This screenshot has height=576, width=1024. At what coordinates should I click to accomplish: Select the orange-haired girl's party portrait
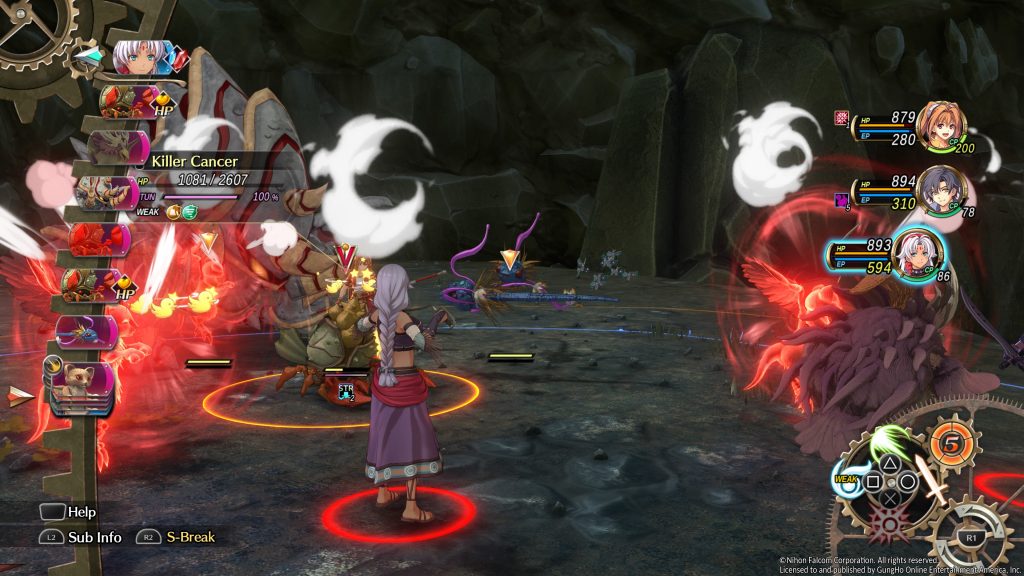pyautogui.click(x=941, y=127)
